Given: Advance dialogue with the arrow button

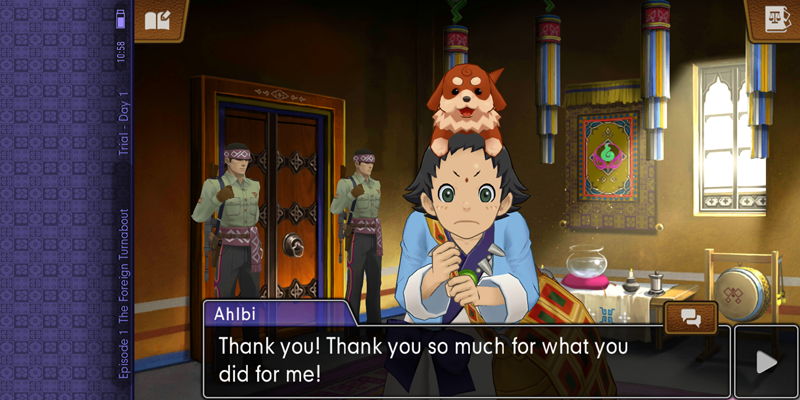Looking at the screenshot, I should click(x=766, y=362).
